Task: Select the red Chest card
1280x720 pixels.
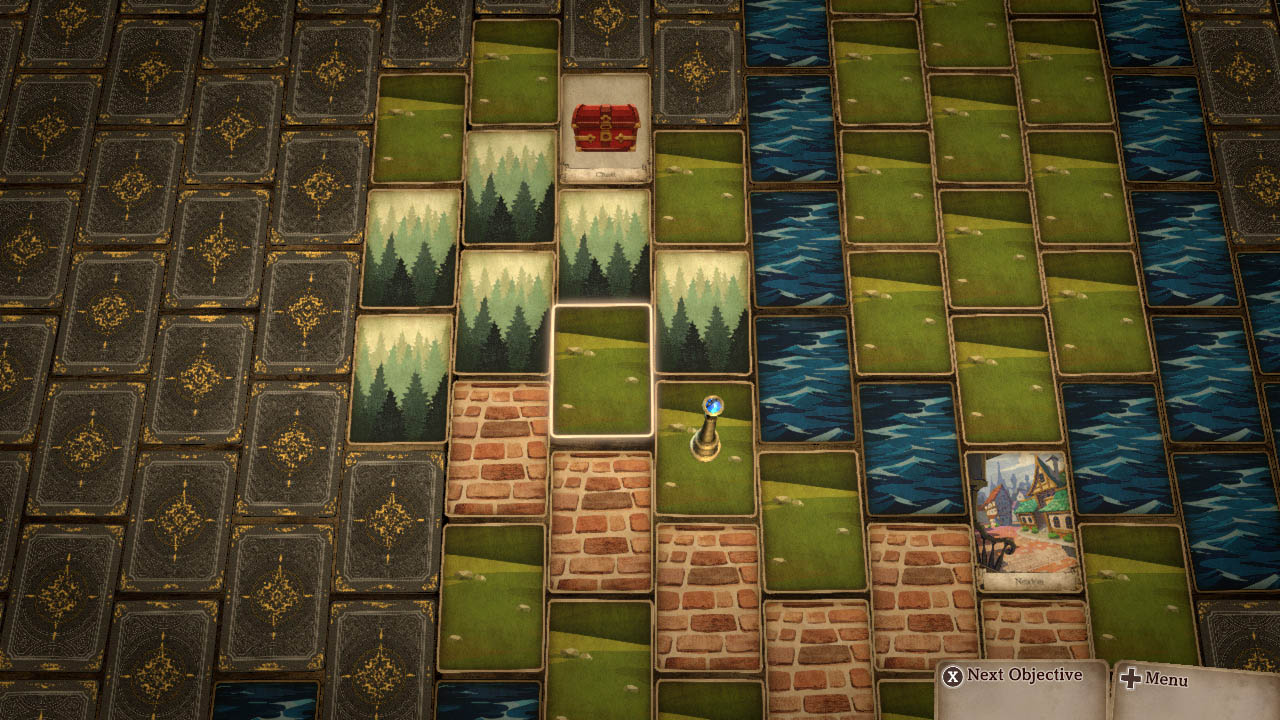Action: coord(605,129)
